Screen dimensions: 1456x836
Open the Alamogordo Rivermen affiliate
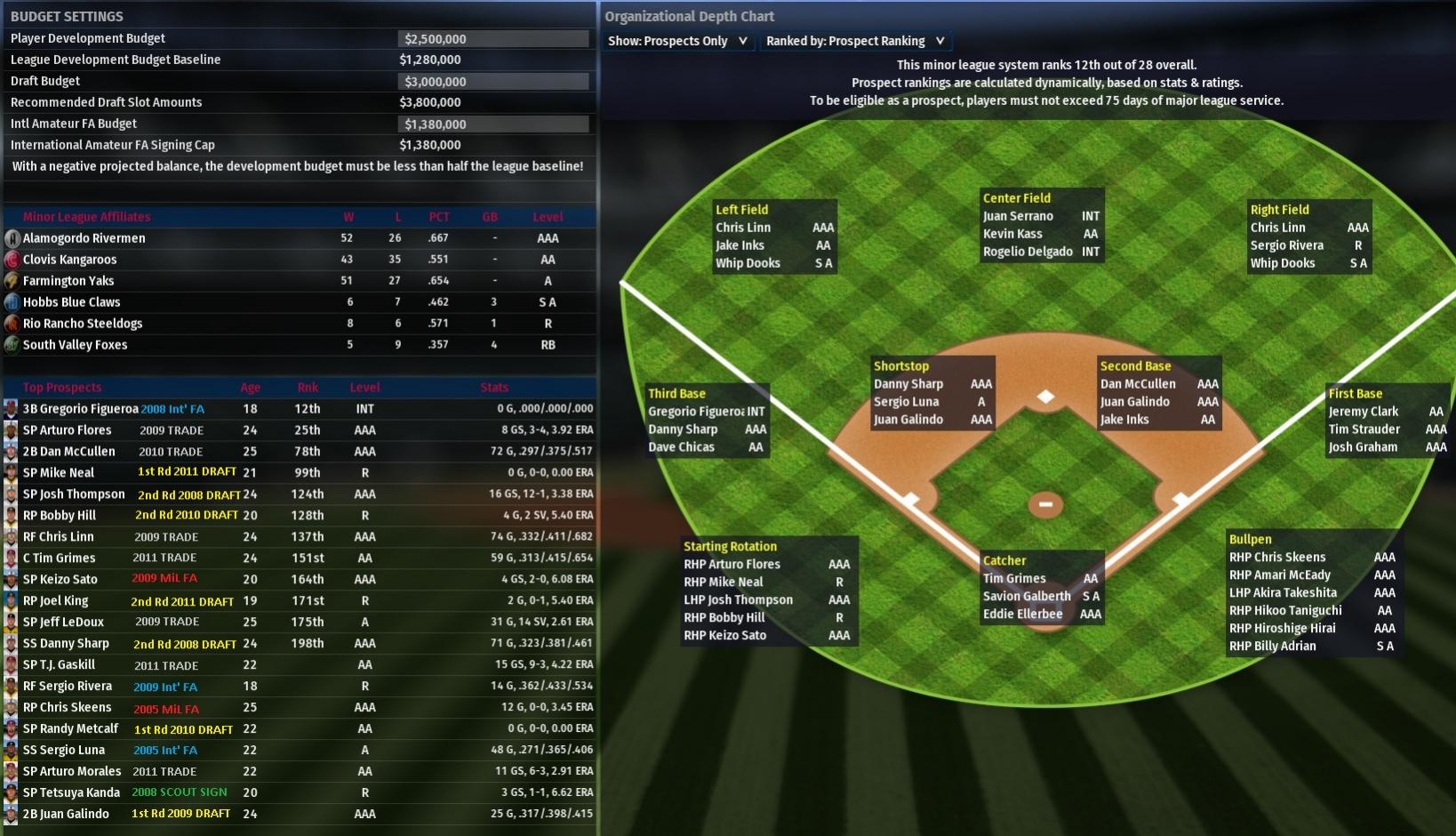pyautogui.click(x=84, y=238)
